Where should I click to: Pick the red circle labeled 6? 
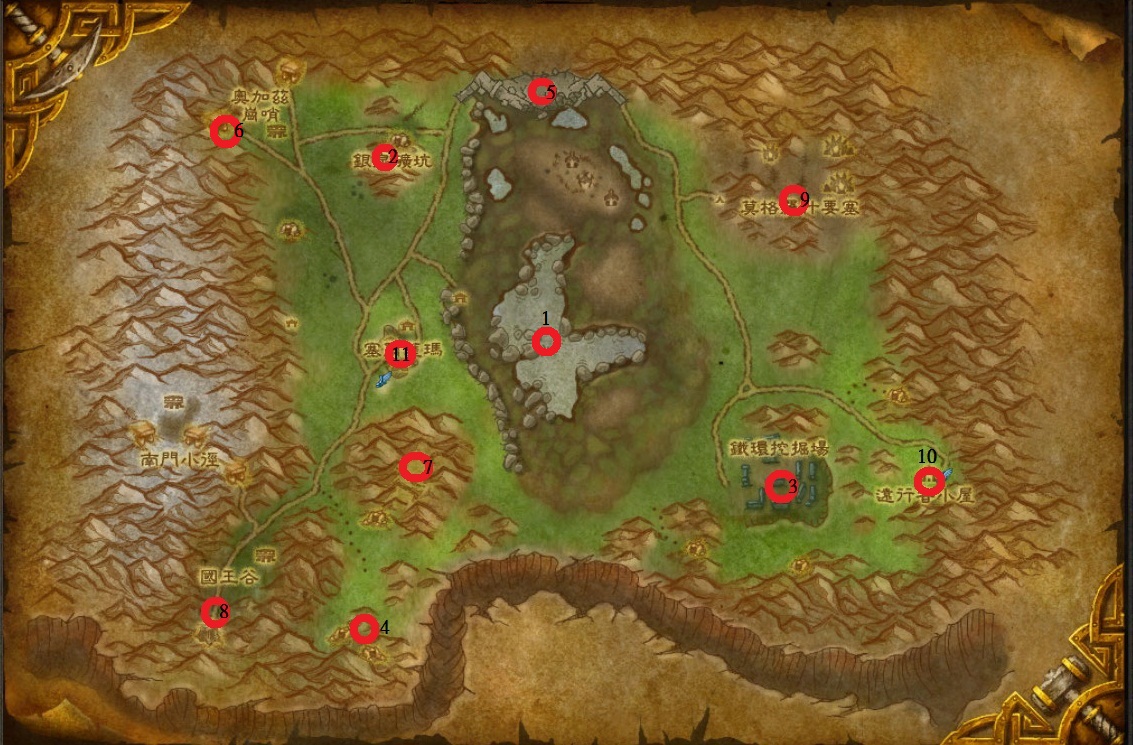pyautogui.click(x=225, y=131)
